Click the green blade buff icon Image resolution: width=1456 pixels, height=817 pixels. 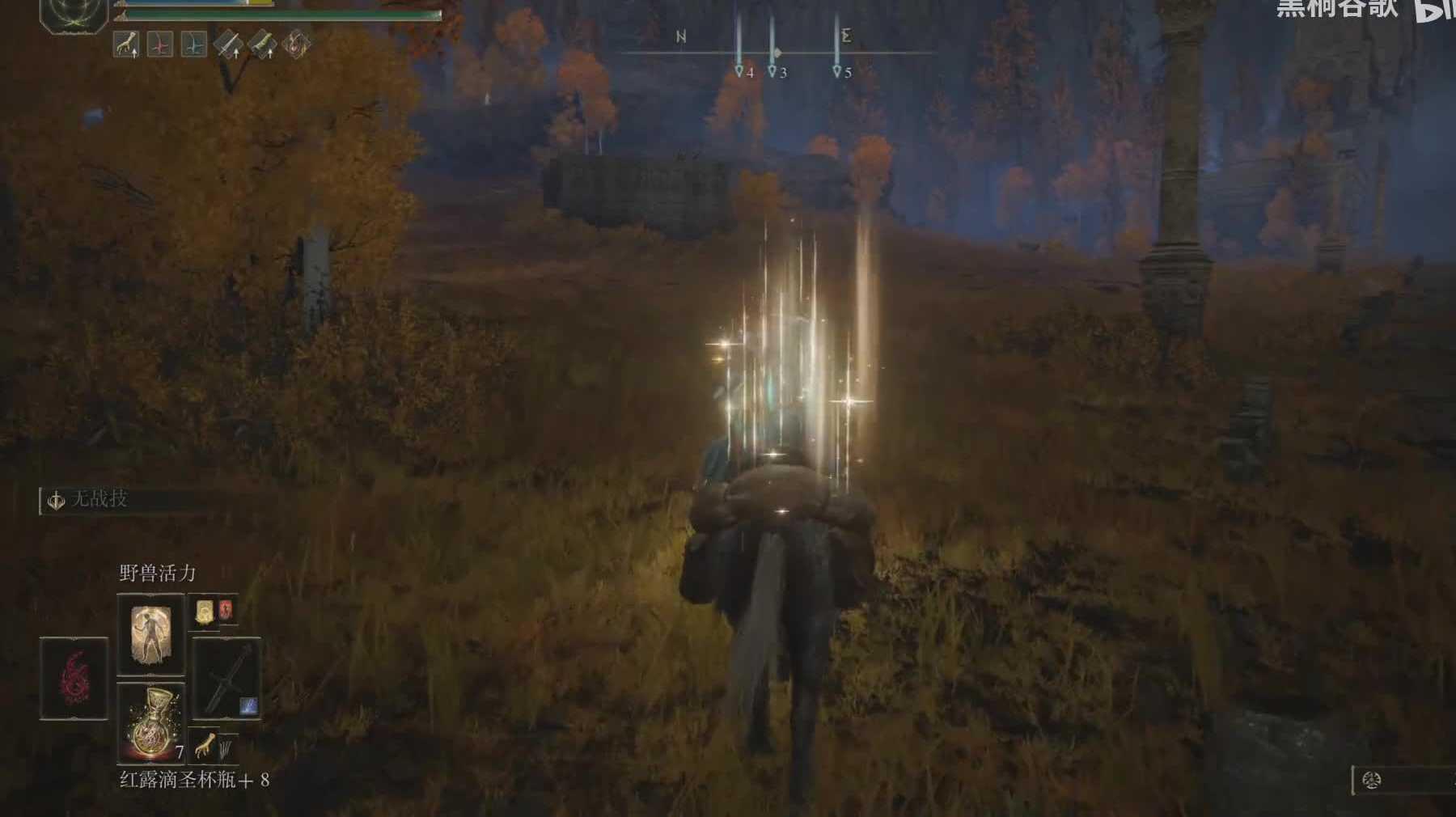click(262, 44)
